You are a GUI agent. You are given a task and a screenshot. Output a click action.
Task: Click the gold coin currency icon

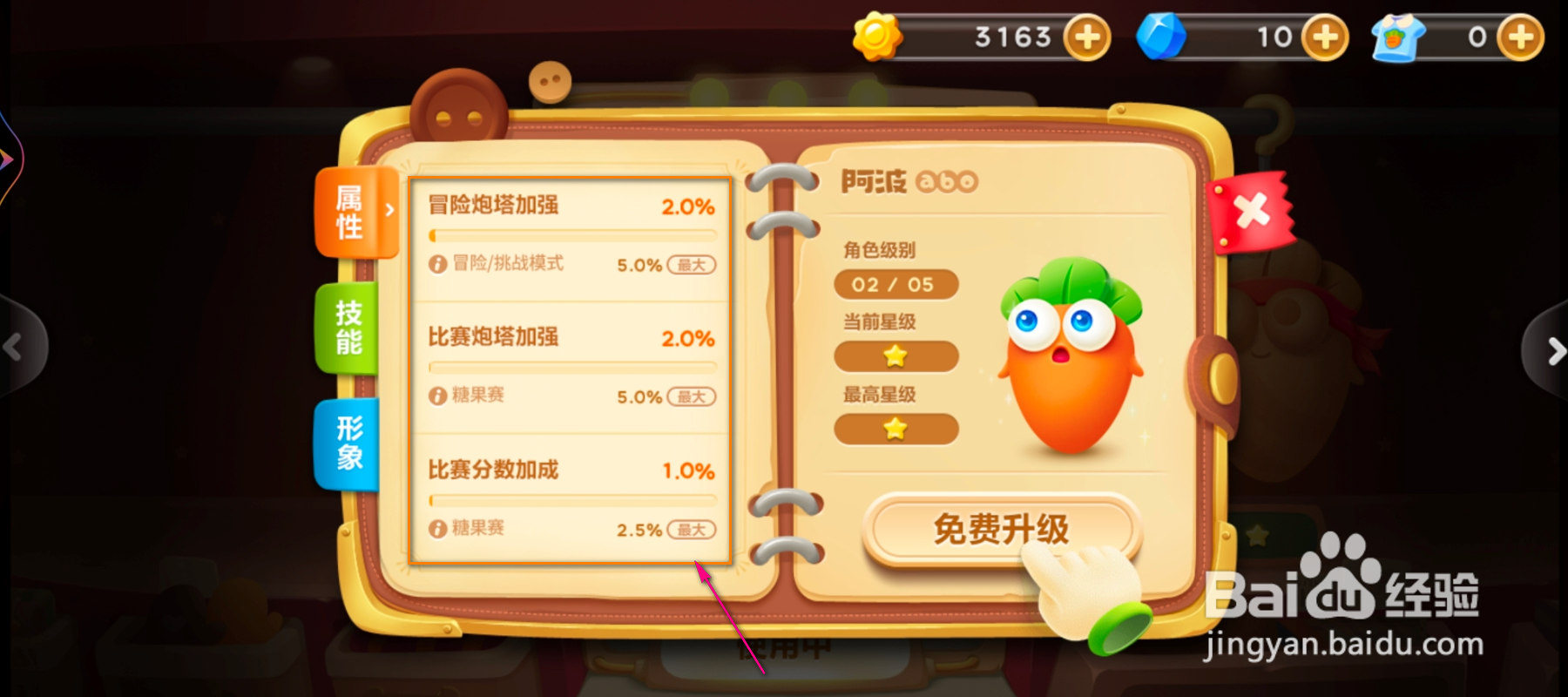click(x=879, y=37)
